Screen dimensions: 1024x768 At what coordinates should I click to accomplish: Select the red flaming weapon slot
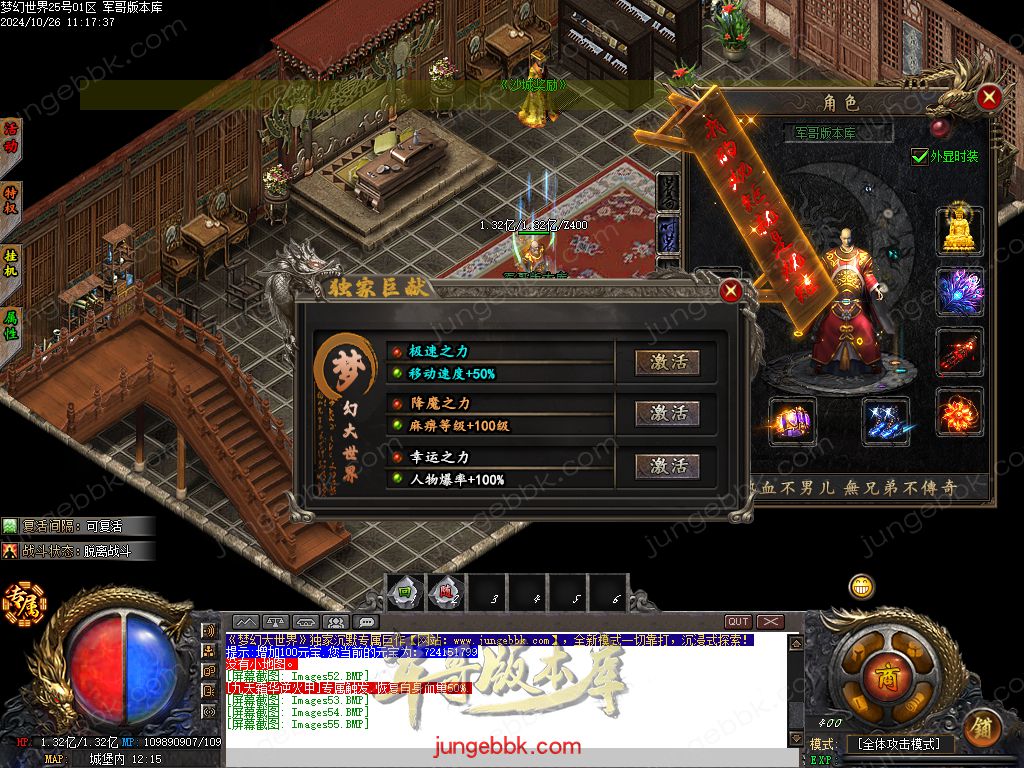coord(960,352)
